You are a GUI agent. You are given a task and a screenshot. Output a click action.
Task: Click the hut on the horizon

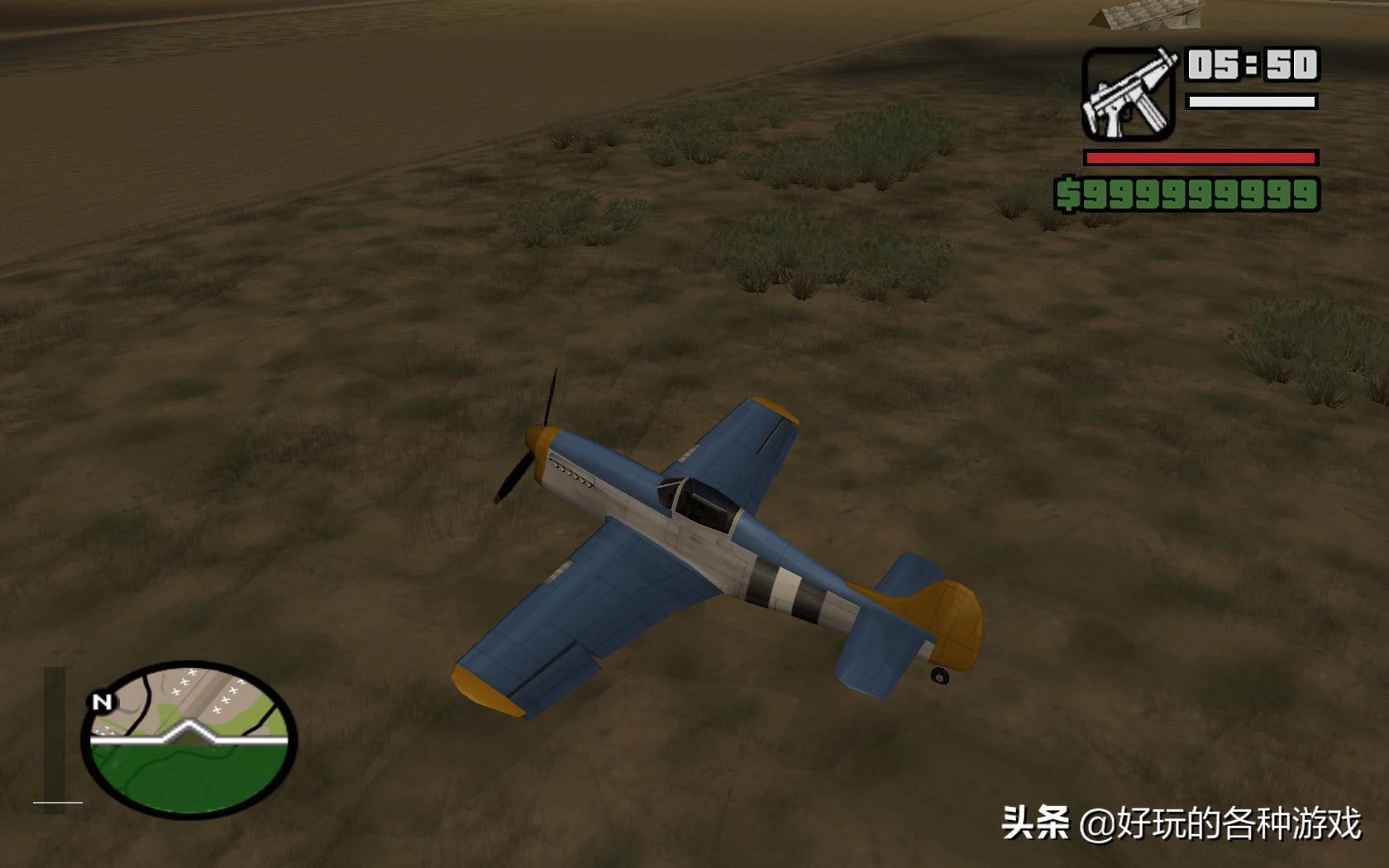point(1141,14)
